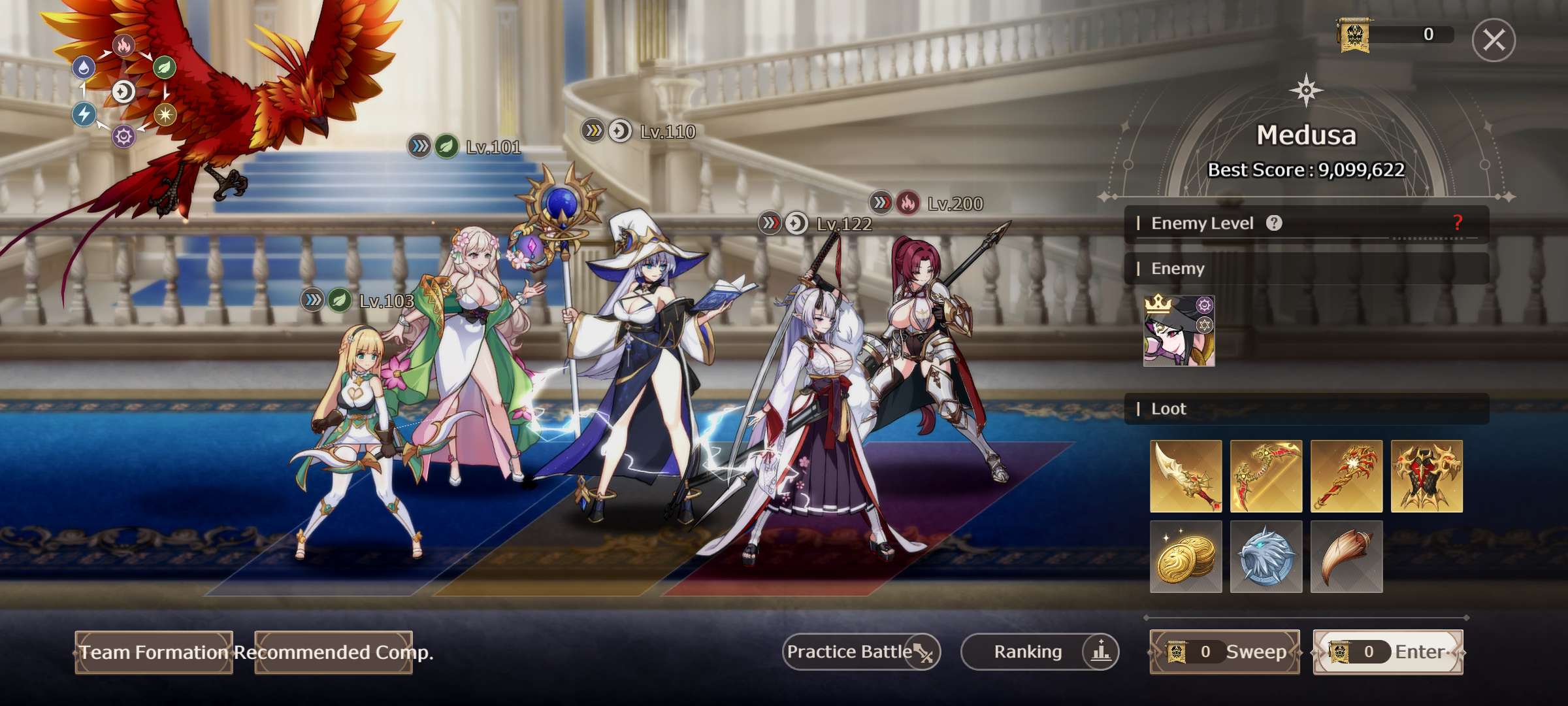
Task: View the golden scythe loot item
Action: (1266, 476)
